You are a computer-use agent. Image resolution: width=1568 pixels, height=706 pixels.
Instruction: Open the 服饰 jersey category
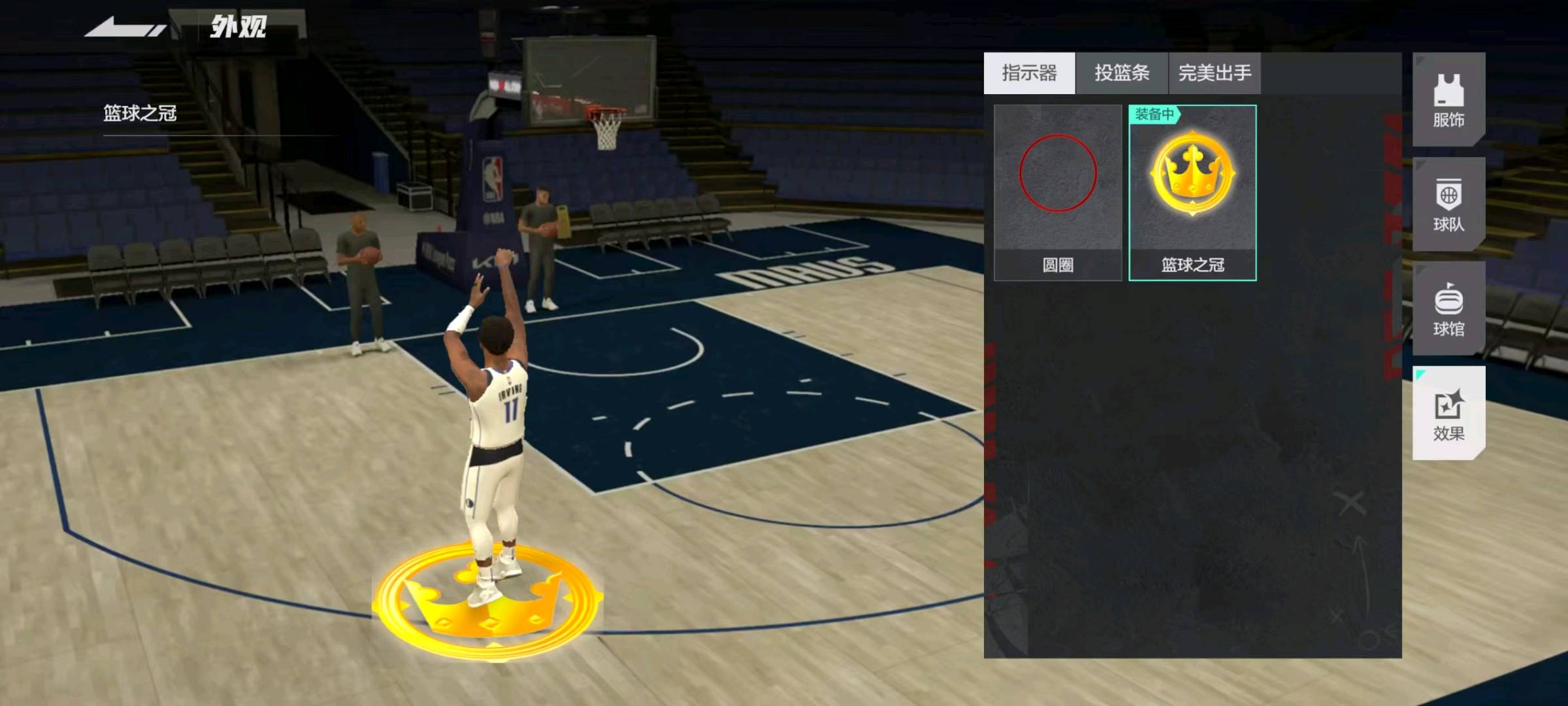(1448, 99)
